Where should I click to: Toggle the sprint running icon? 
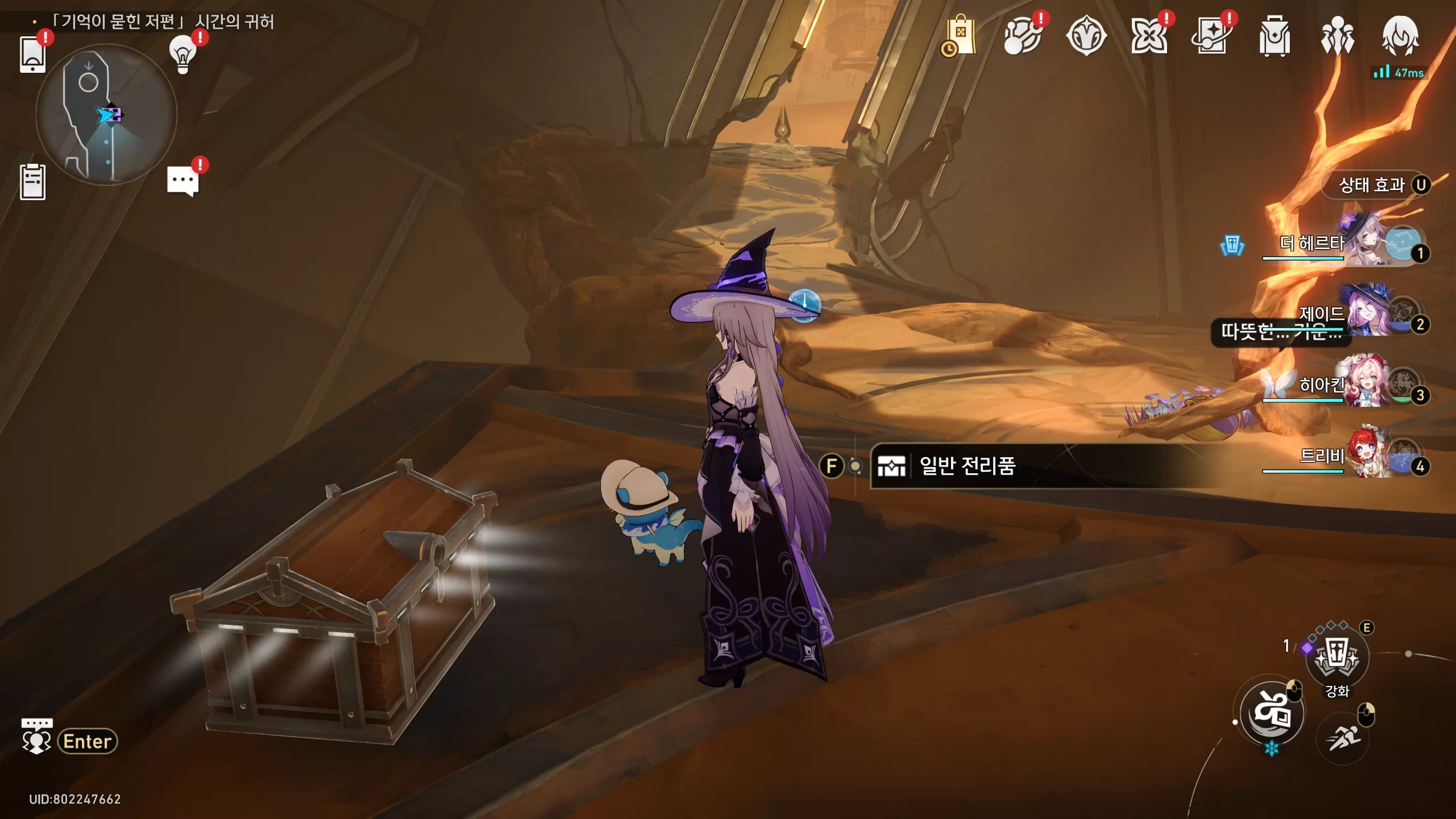[1342, 738]
